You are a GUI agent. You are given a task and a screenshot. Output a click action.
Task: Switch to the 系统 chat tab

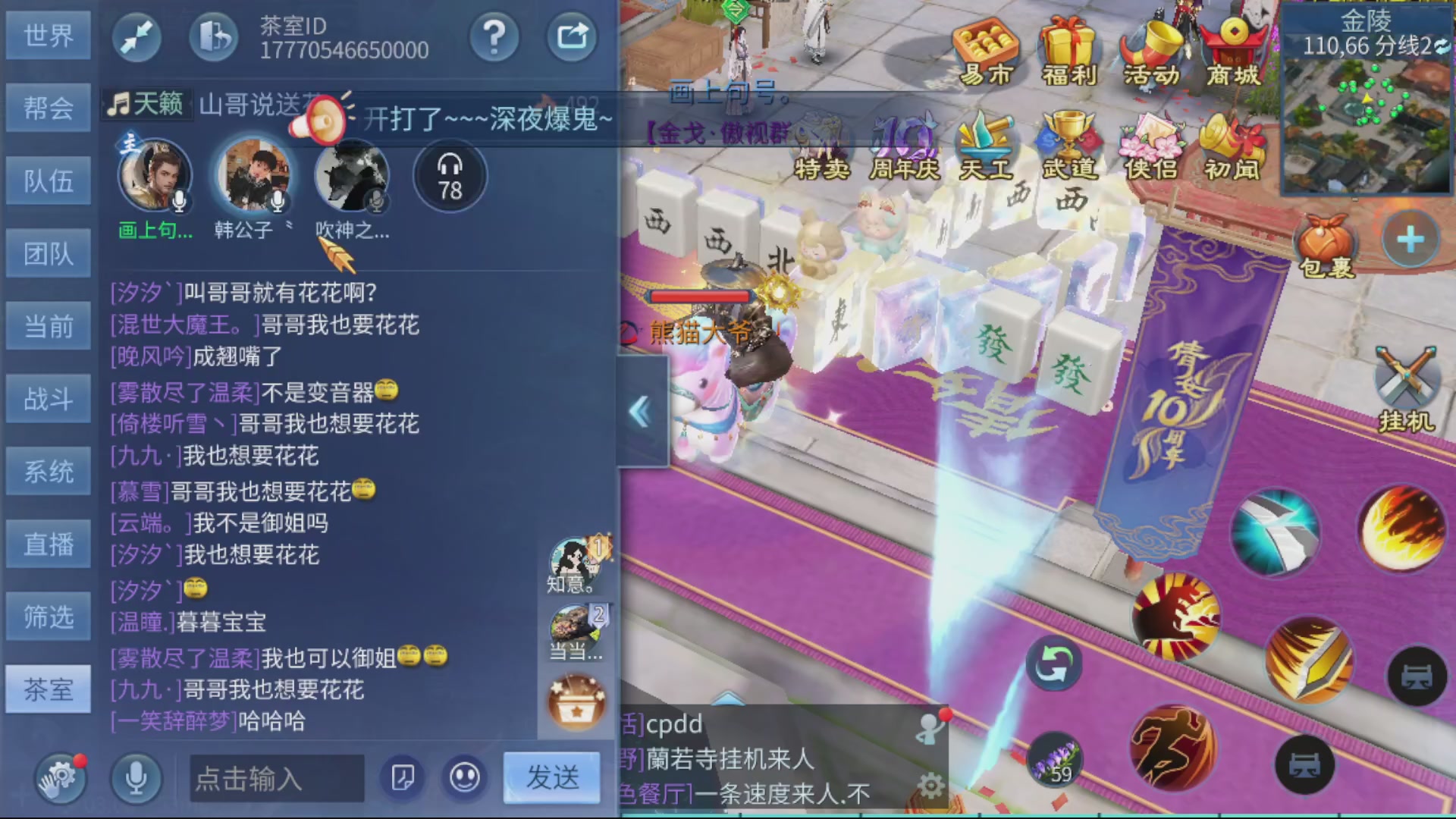pyautogui.click(x=48, y=470)
